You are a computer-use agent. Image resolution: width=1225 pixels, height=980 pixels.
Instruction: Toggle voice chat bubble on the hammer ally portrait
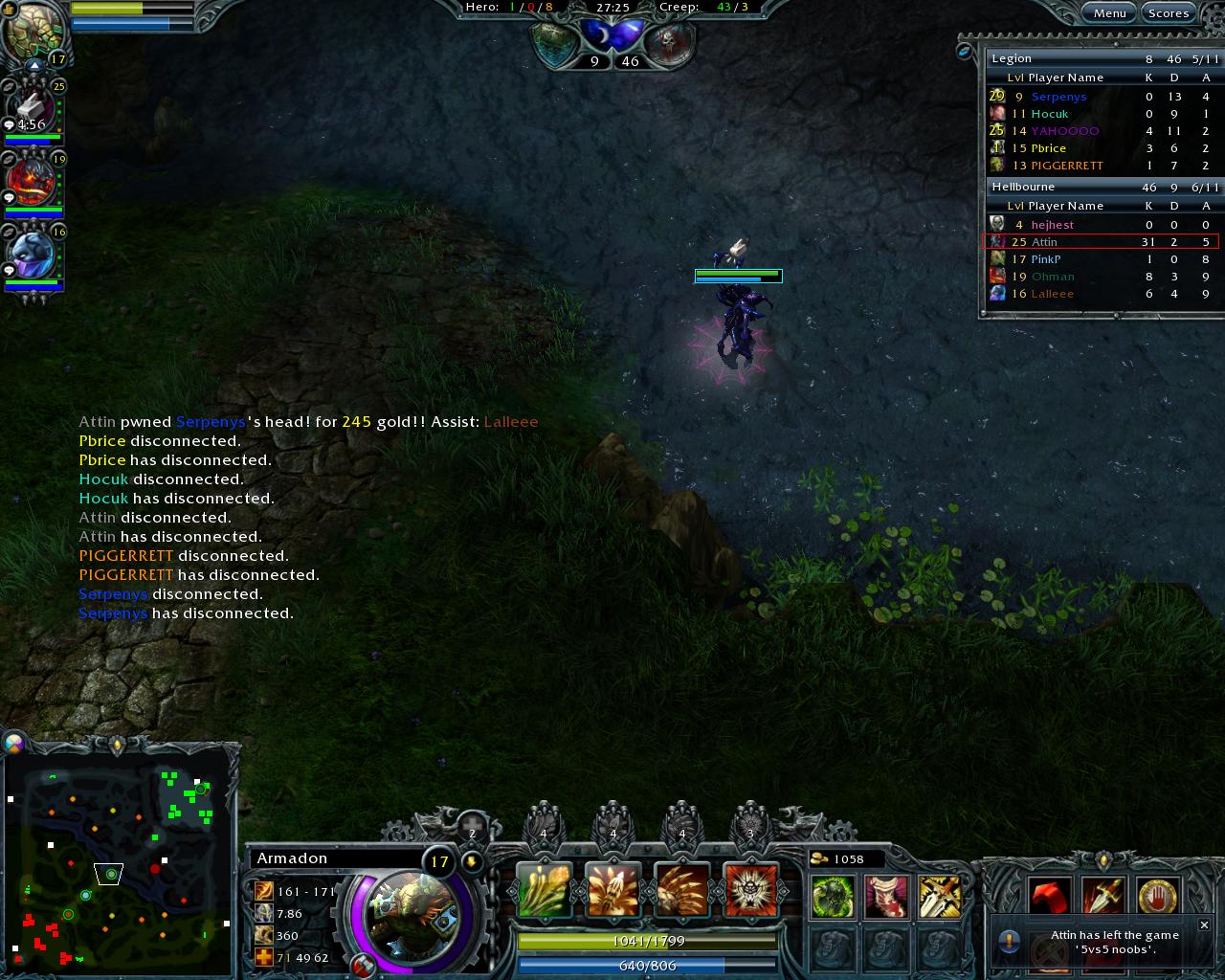coord(9,125)
